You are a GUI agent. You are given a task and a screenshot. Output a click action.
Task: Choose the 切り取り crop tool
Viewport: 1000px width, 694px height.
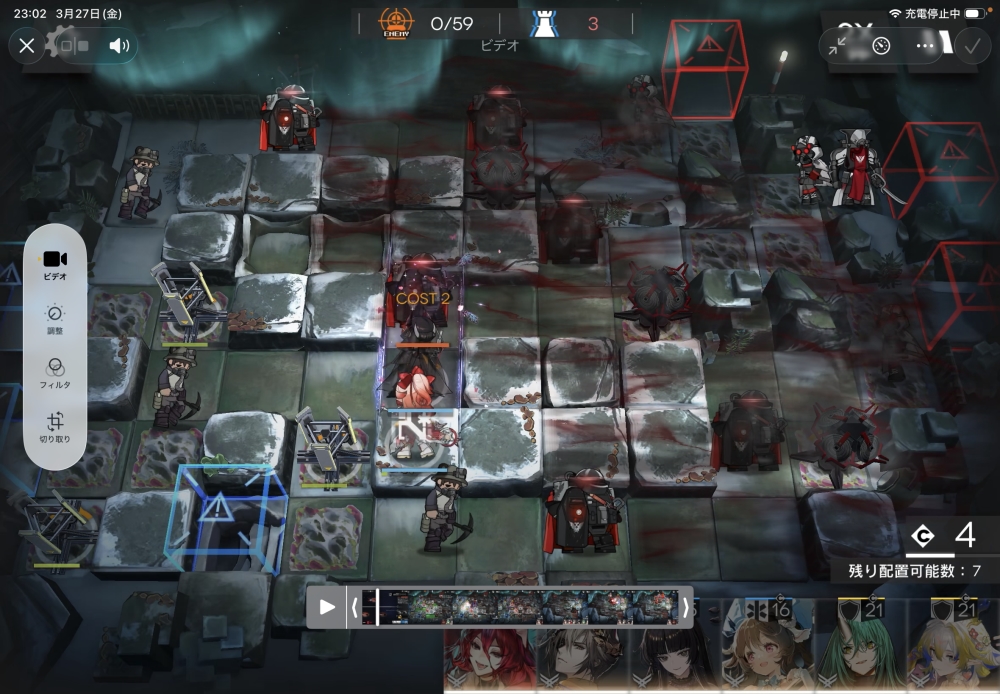pos(55,428)
